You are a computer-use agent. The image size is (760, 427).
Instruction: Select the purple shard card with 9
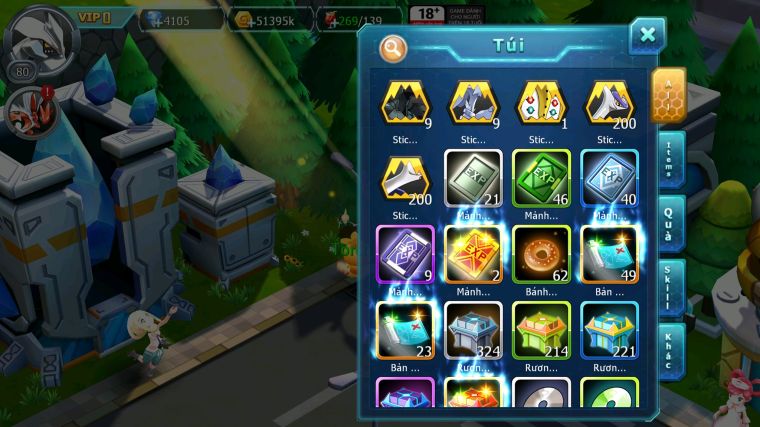pyautogui.click(x=405, y=254)
